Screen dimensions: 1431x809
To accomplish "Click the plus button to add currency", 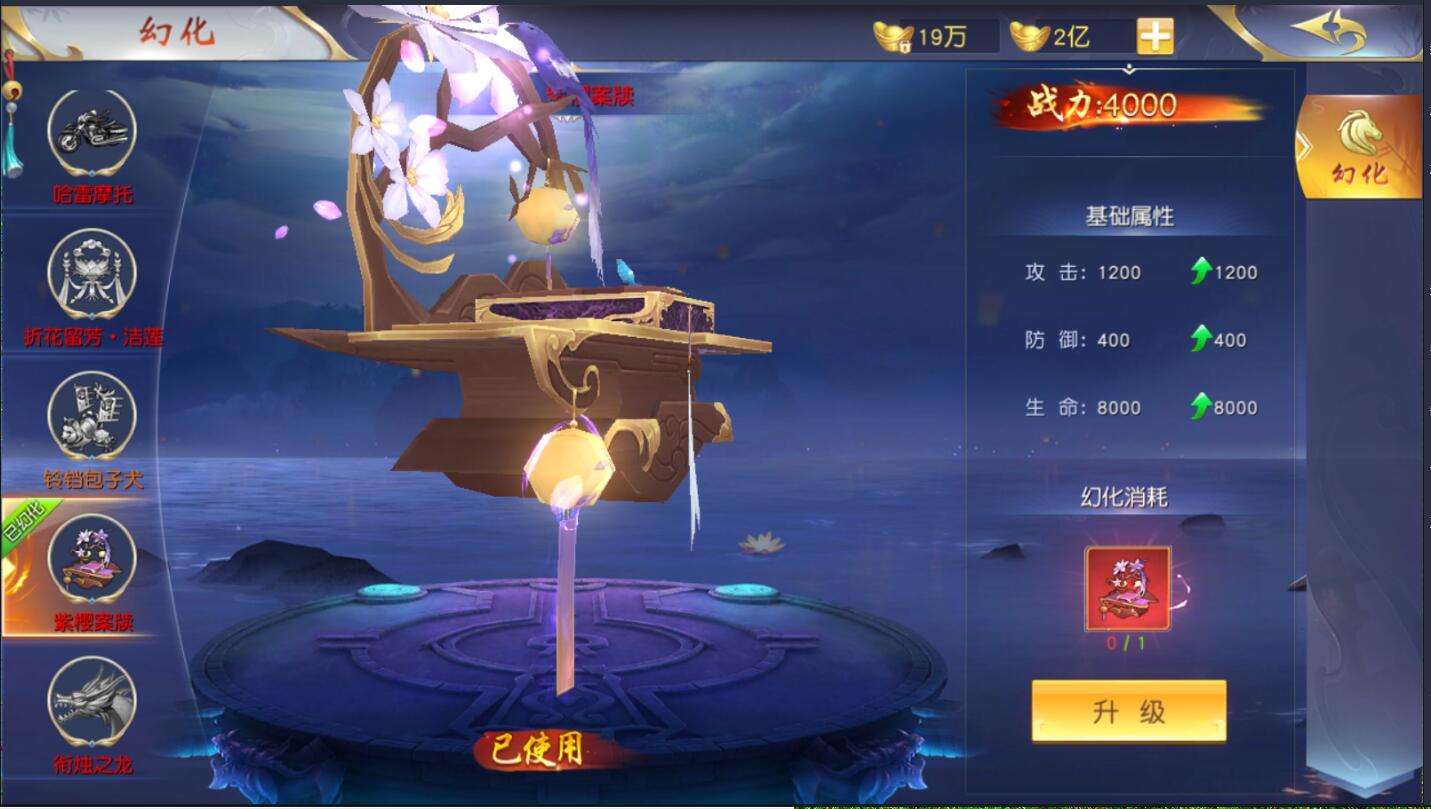I will click(1157, 37).
